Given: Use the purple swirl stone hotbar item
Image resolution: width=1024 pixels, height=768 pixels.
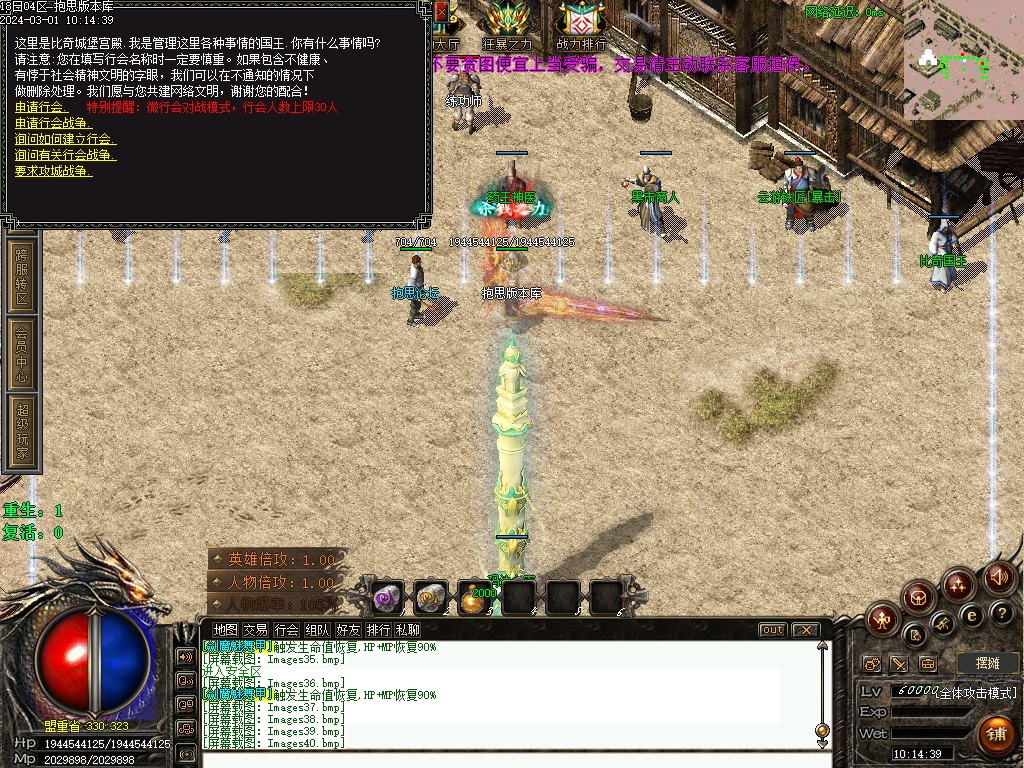Looking at the screenshot, I should tap(387, 597).
